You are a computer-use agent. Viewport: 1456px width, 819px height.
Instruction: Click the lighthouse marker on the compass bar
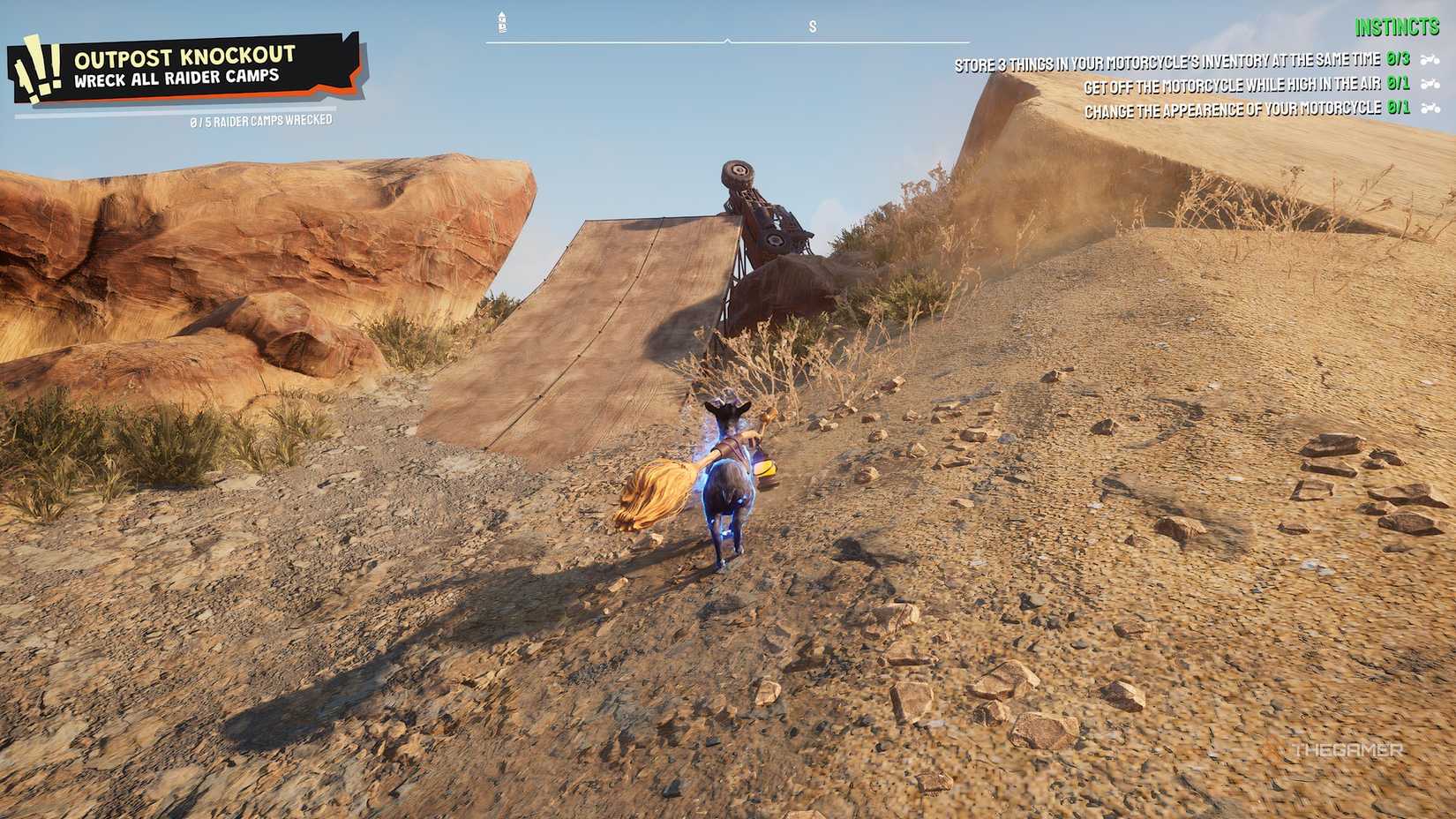pos(501,22)
